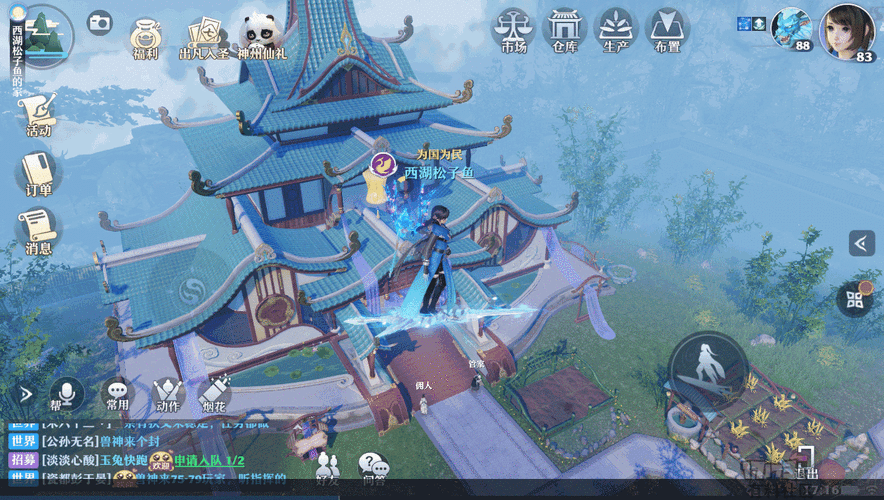Viewport: 884px width, 500px height.
Task: Open the 仓库 warehouse menu
Action: point(564,30)
